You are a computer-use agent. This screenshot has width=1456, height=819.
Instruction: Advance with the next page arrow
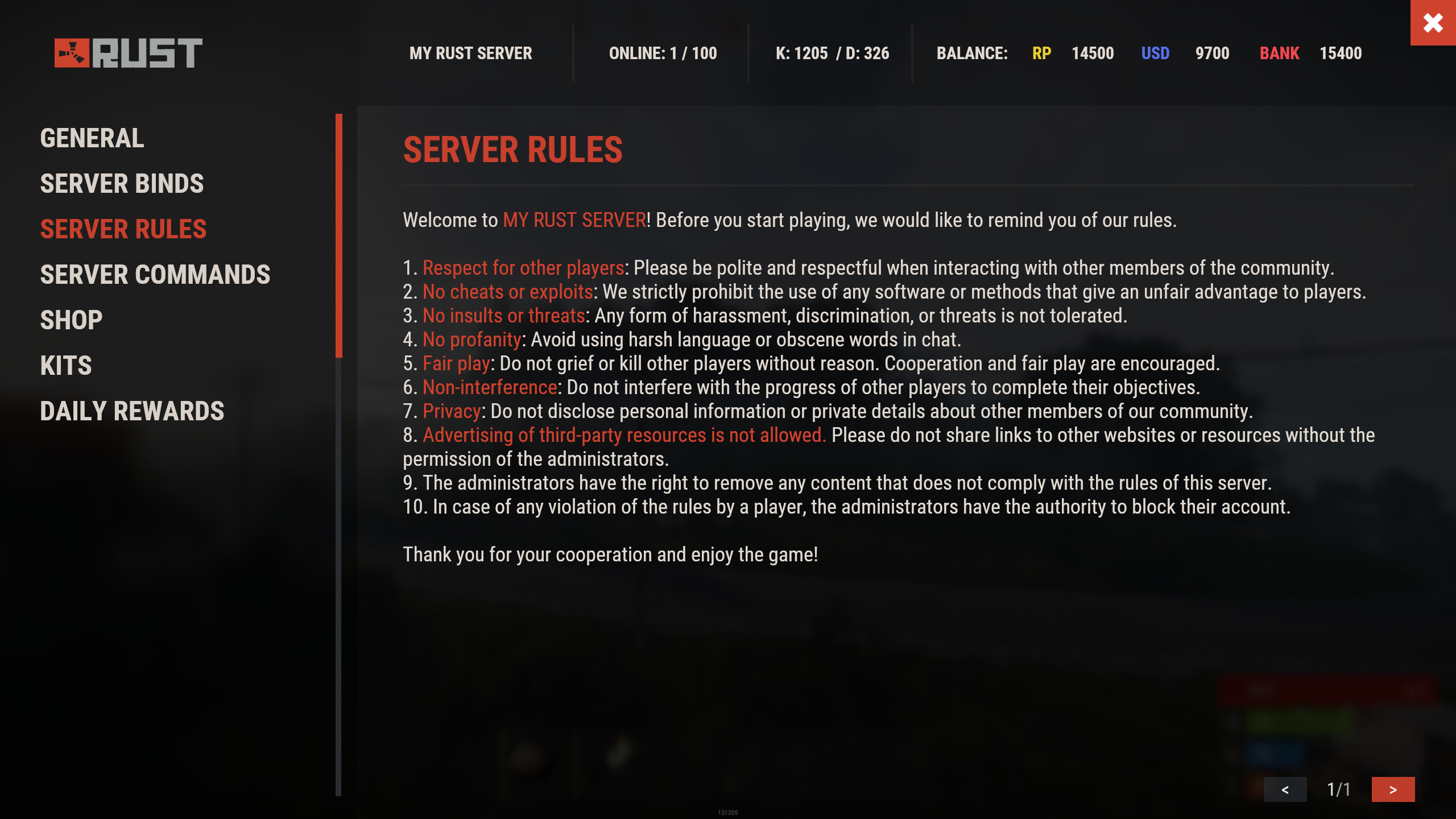pyautogui.click(x=1393, y=789)
